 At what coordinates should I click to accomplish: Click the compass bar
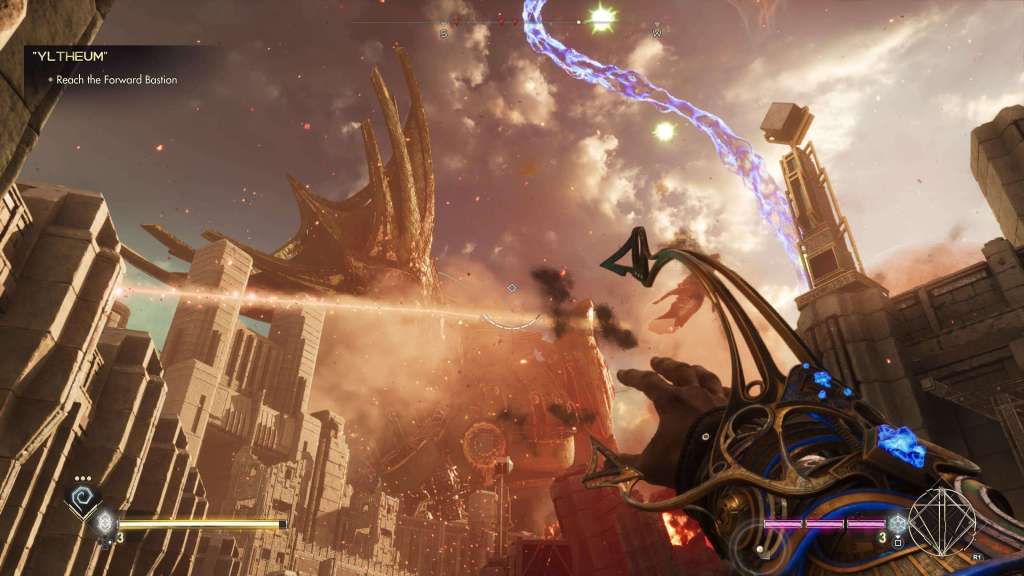tap(550, 22)
